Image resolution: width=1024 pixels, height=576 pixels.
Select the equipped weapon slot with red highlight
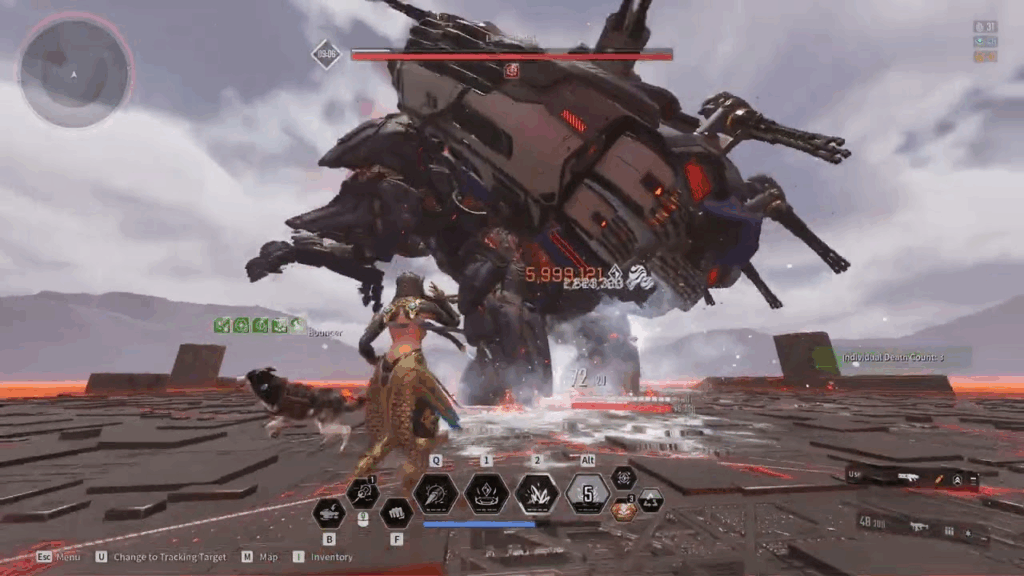pos(912,478)
